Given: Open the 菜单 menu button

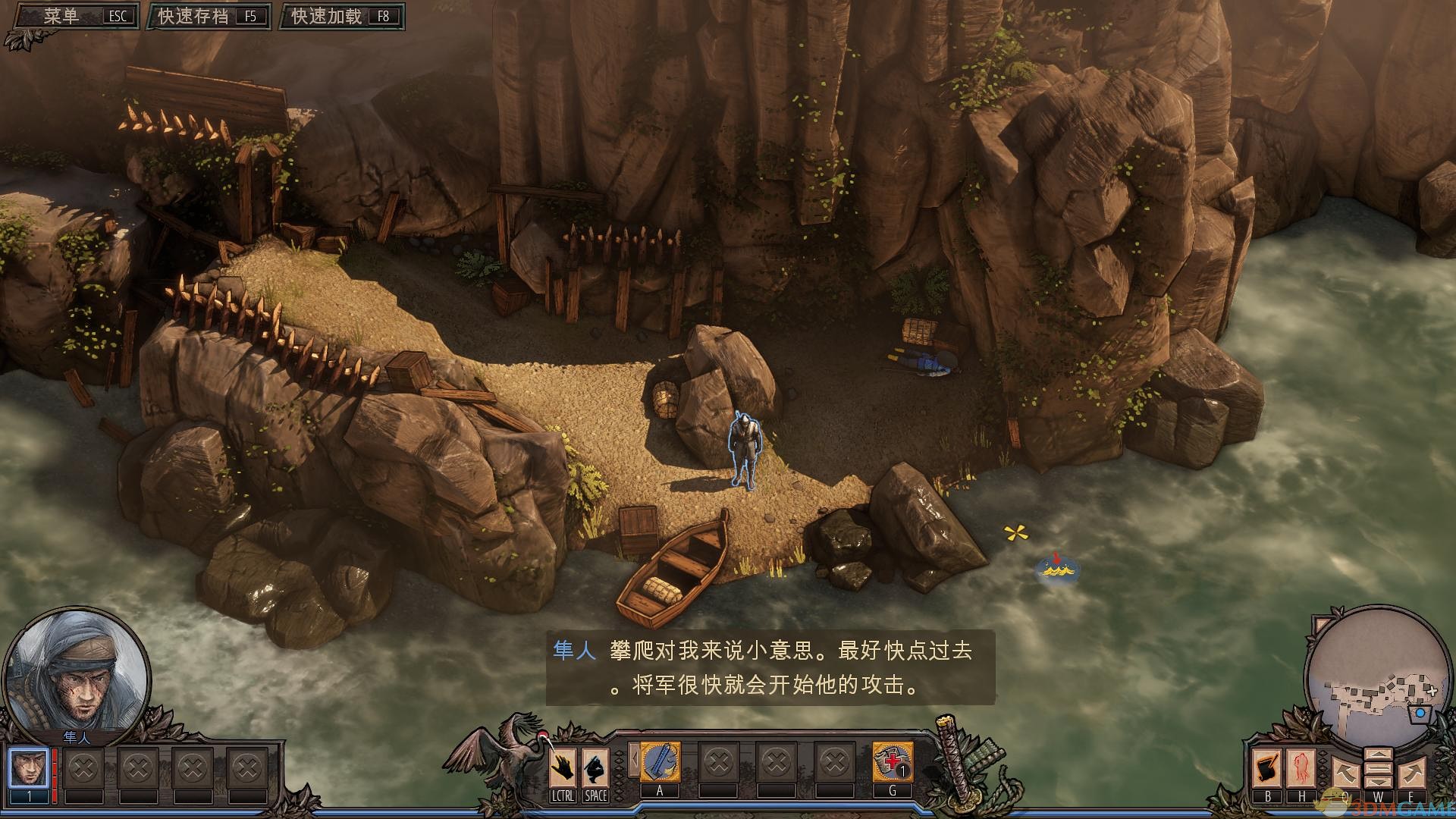Looking at the screenshot, I should point(72,17).
